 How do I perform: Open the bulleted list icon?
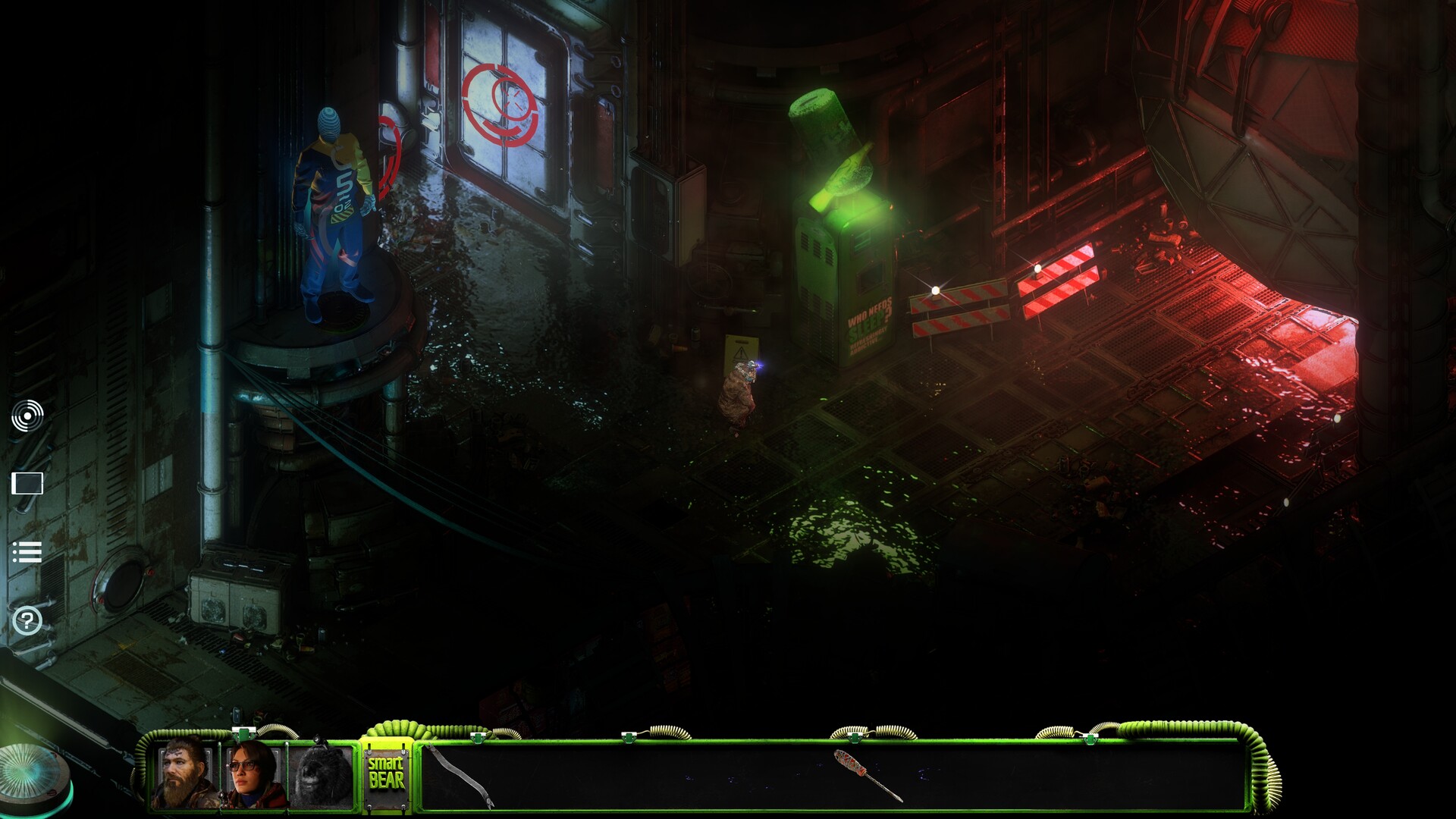(27, 552)
